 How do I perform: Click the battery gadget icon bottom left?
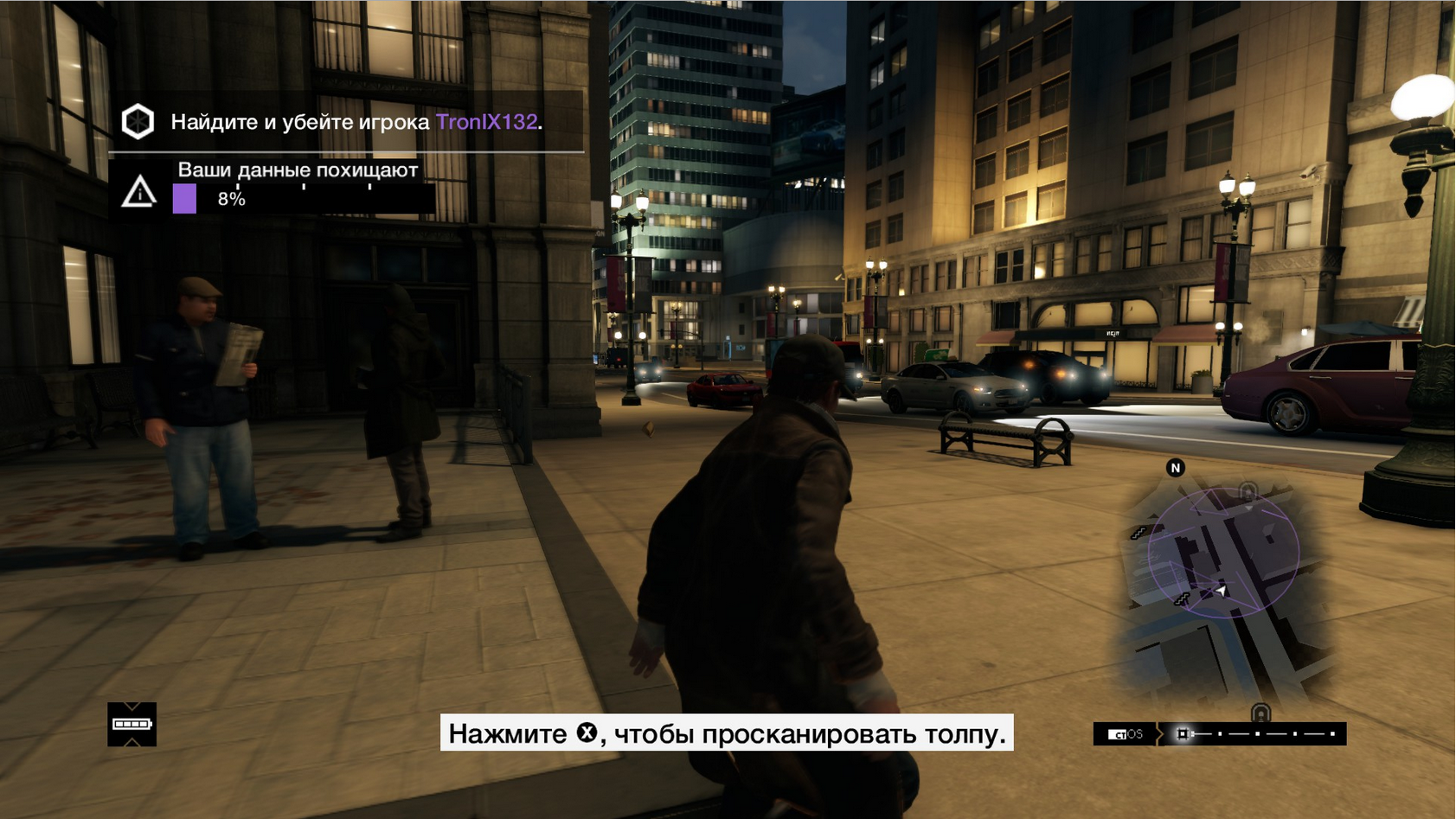click(131, 724)
